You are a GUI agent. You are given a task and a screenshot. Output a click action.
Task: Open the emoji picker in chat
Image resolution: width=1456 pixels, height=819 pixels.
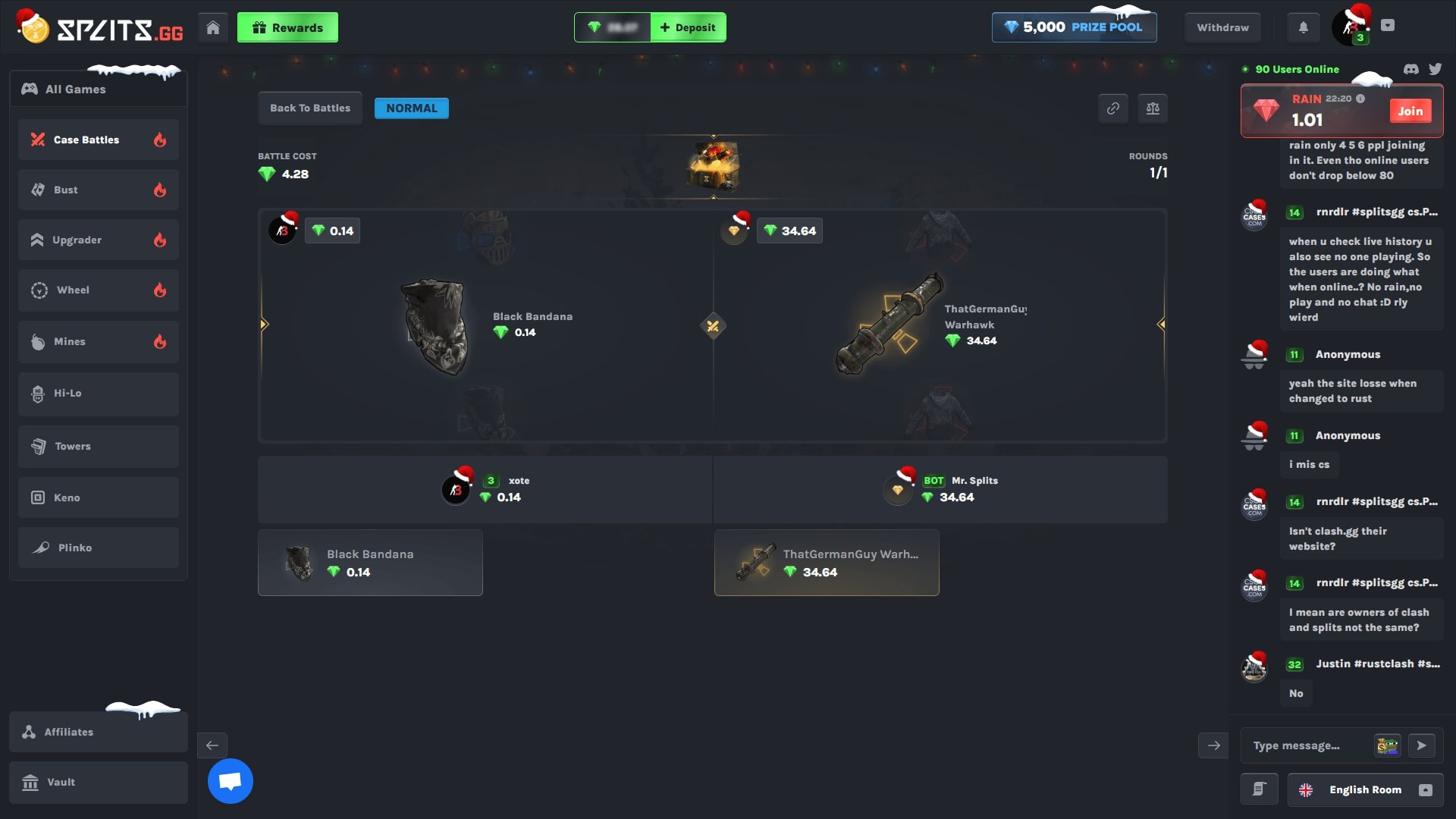coord(1387,745)
